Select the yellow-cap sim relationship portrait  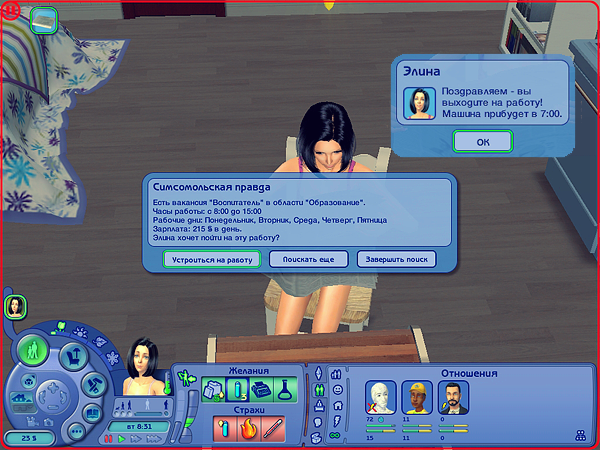tap(414, 397)
